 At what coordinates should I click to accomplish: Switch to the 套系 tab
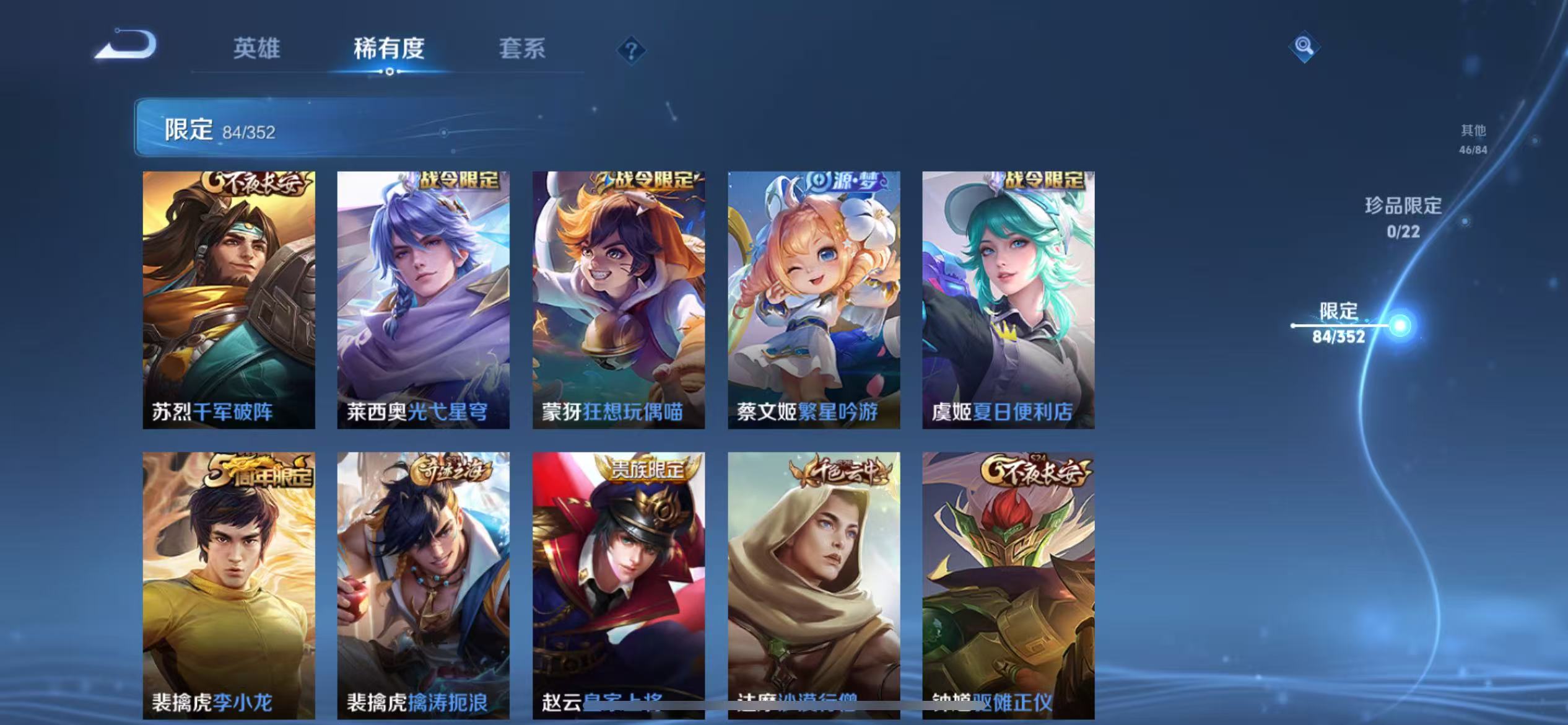(x=522, y=48)
